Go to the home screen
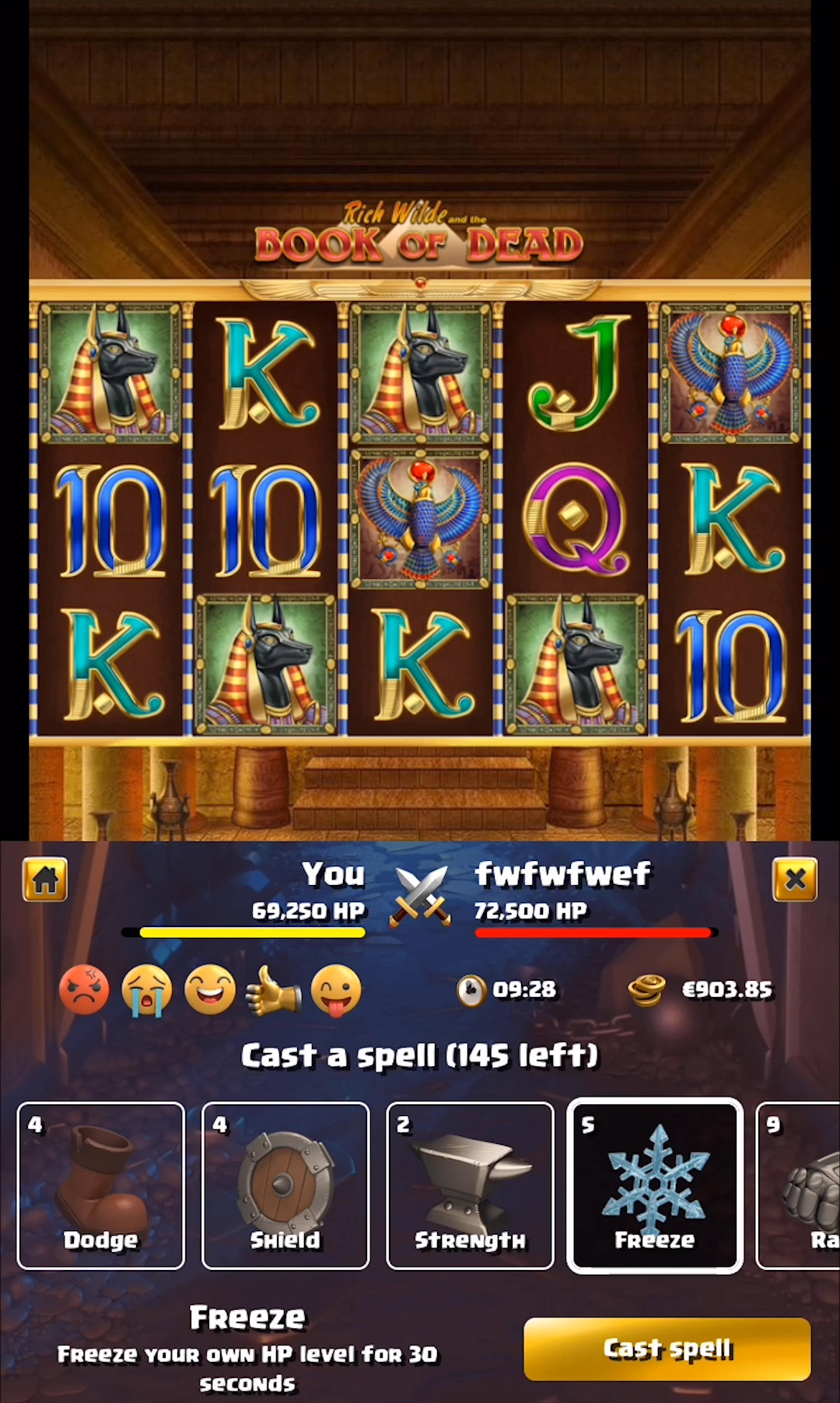This screenshot has height=1403, width=840. [45, 880]
